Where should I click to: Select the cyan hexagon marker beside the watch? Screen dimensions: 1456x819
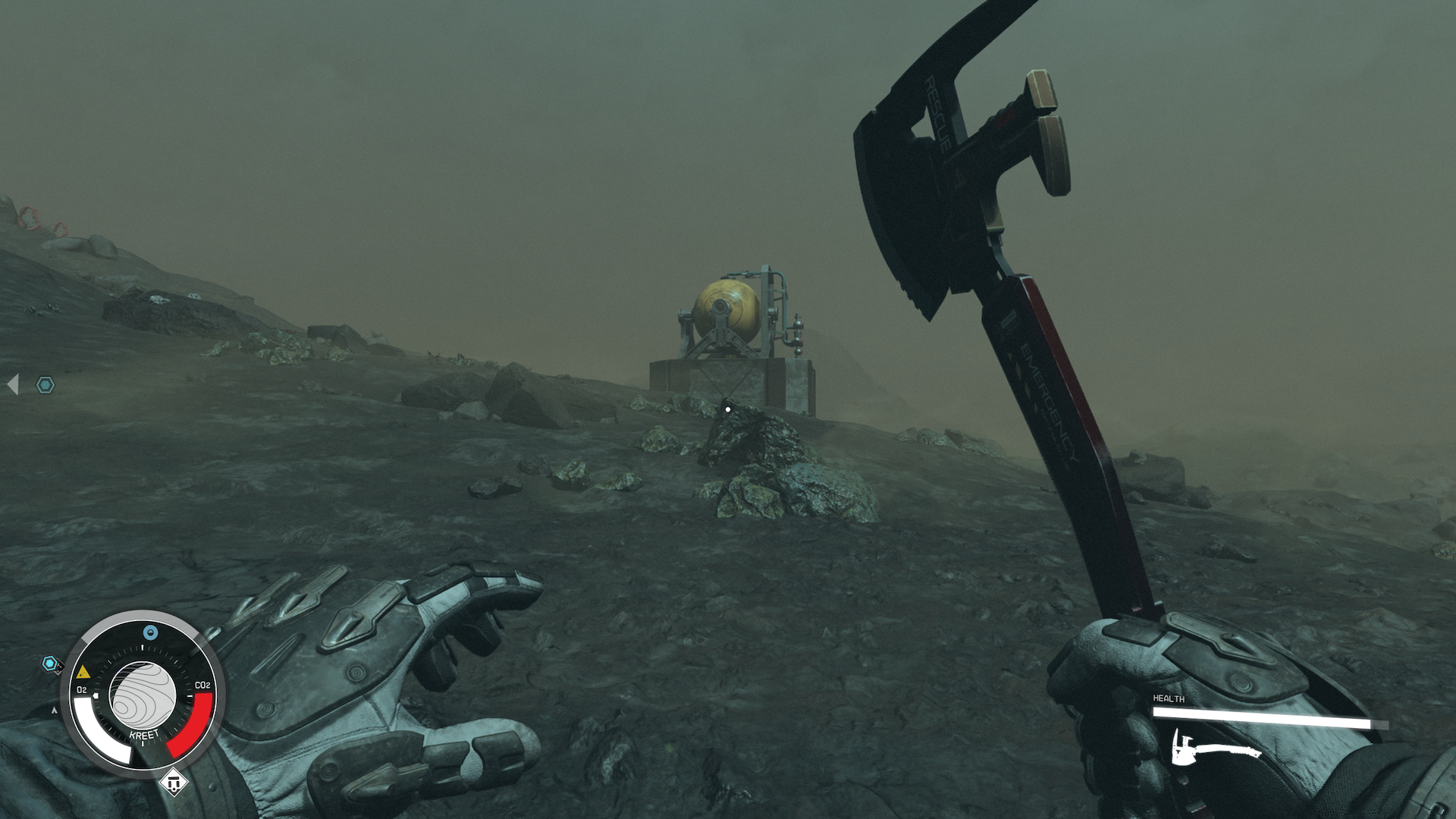pyautogui.click(x=50, y=664)
